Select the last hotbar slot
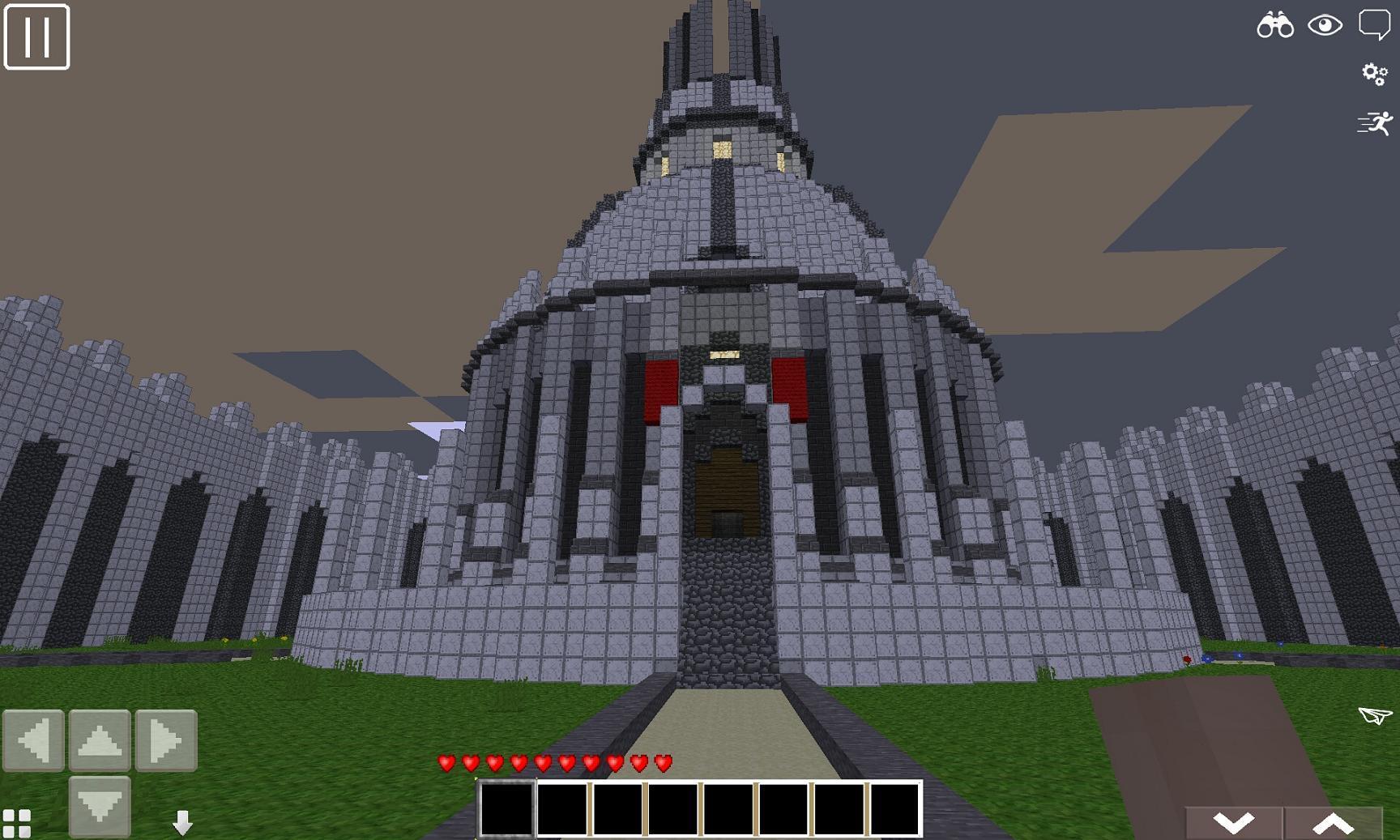This screenshot has height=840, width=1400. [x=894, y=810]
